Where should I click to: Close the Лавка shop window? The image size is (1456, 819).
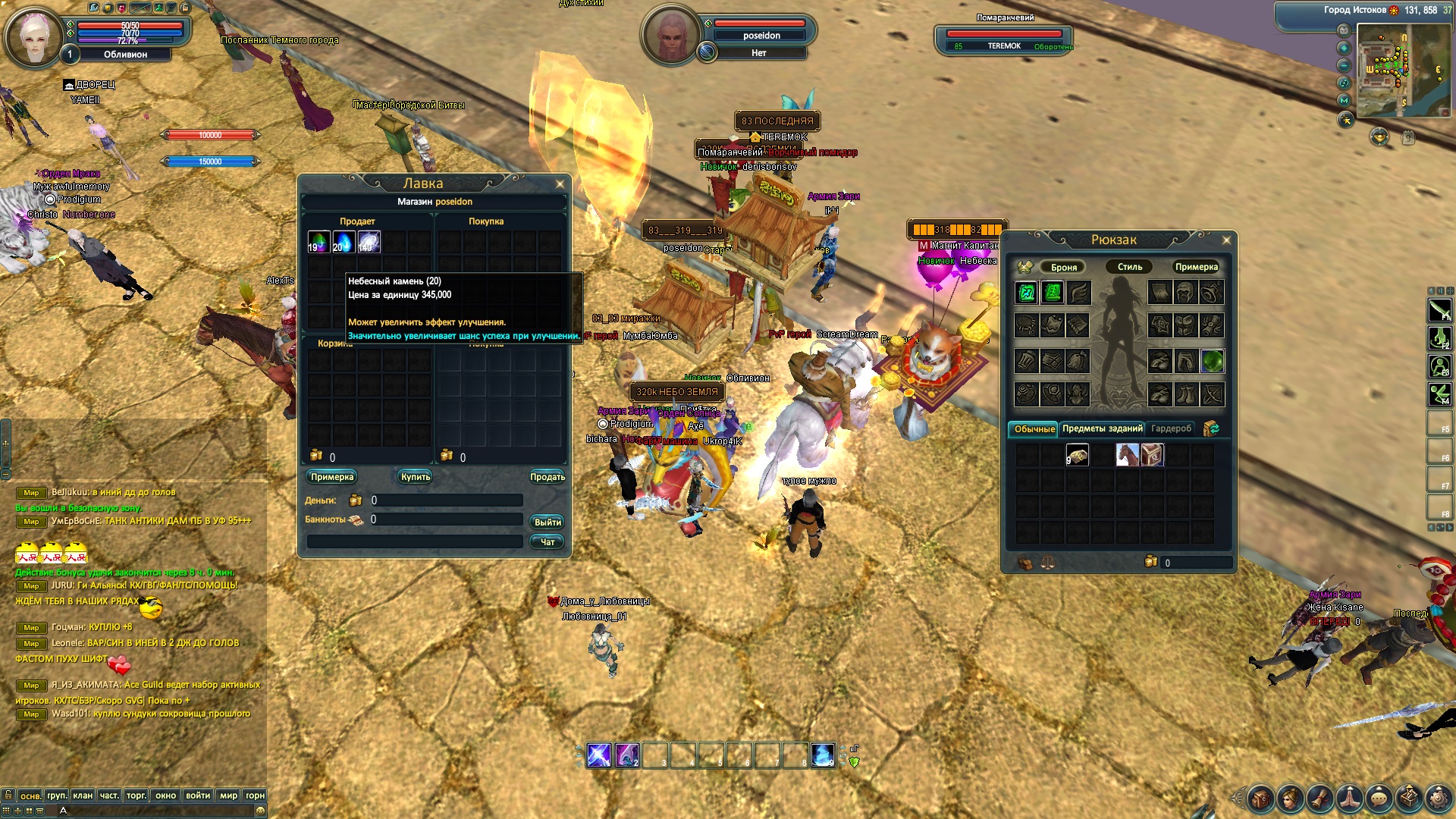point(560,184)
